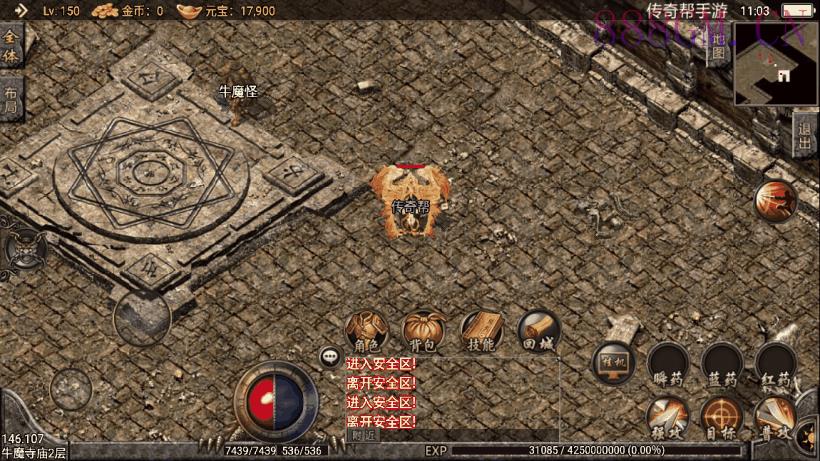The width and height of the screenshot is (820, 461).
Task: Click the 退出 exit tab
Action: click(805, 134)
